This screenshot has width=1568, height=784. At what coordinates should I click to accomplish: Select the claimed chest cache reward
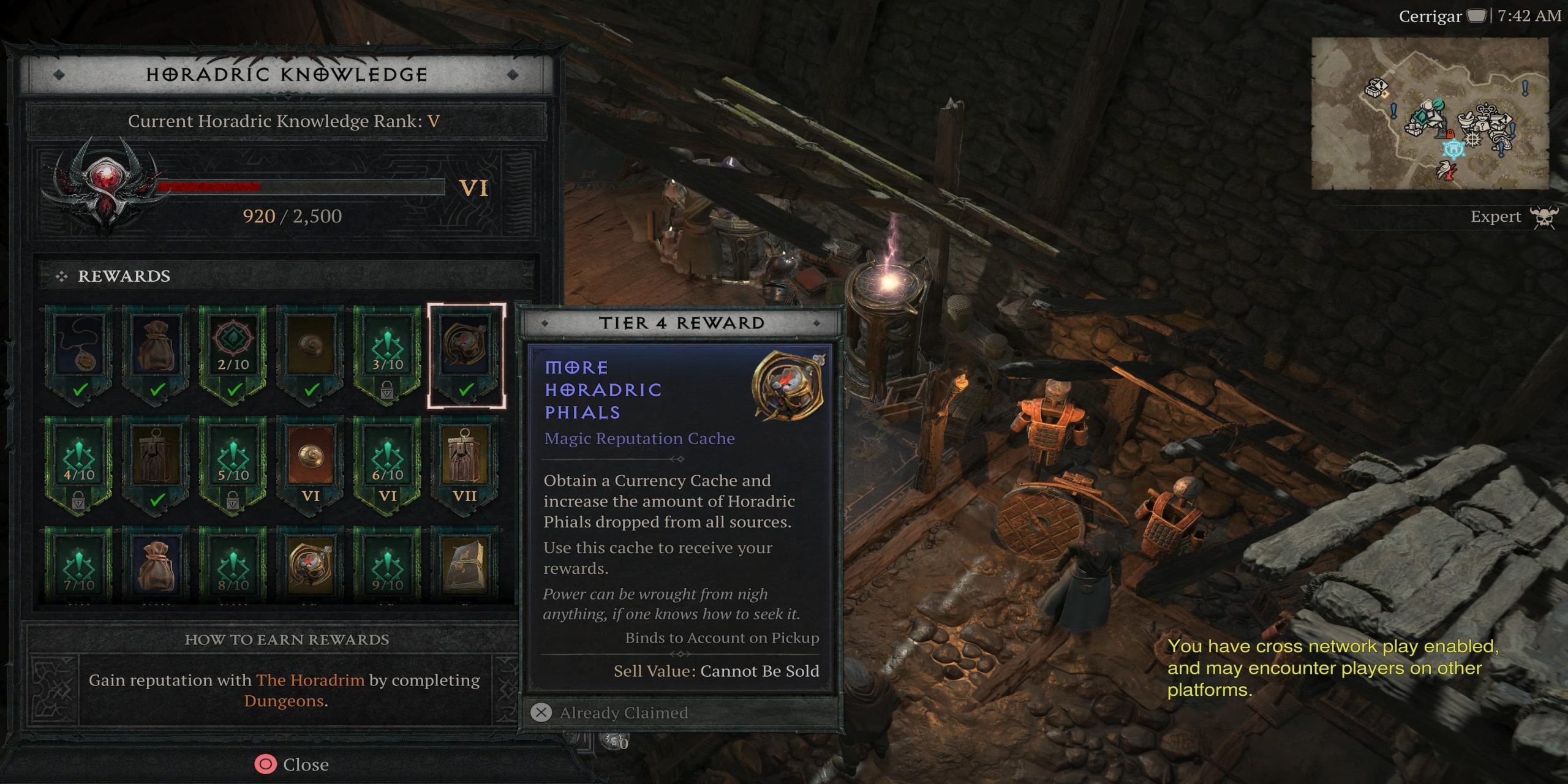click(x=157, y=463)
